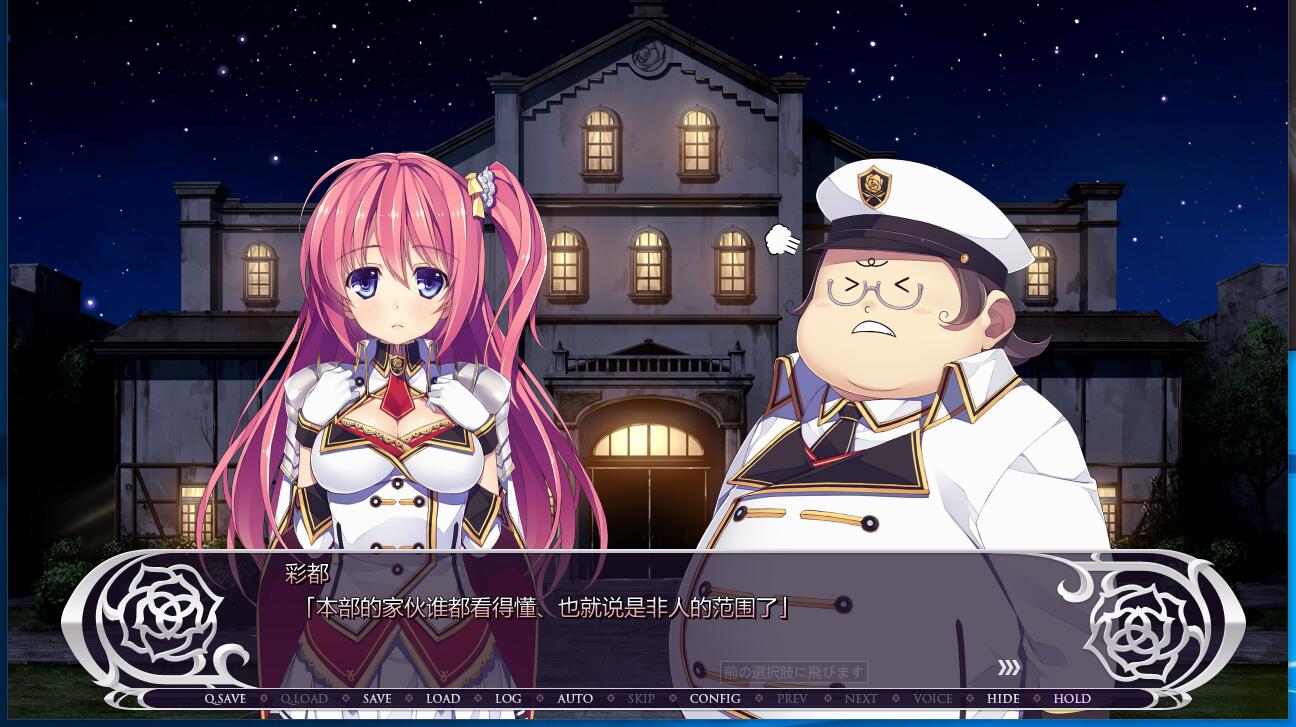Toggle AUTO text advance mode
This screenshot has width=1296, height=727.
(x=575, y=699)
